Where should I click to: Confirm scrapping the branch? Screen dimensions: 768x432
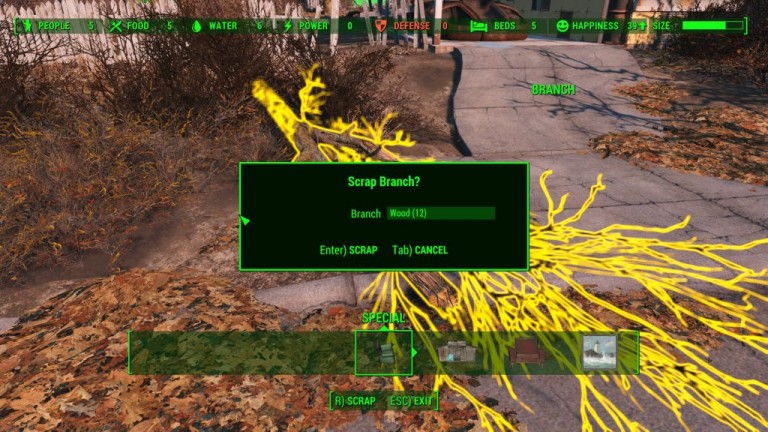[x=349, y=250]
